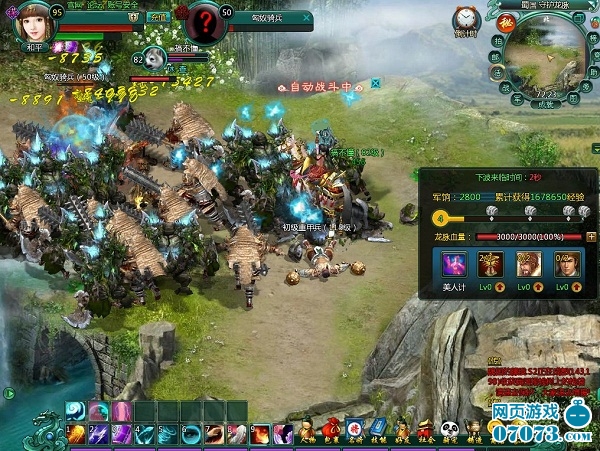Open the 倒计时 alarm clock icon
Viewport: 600px width, 451px height.
[464, 19]
